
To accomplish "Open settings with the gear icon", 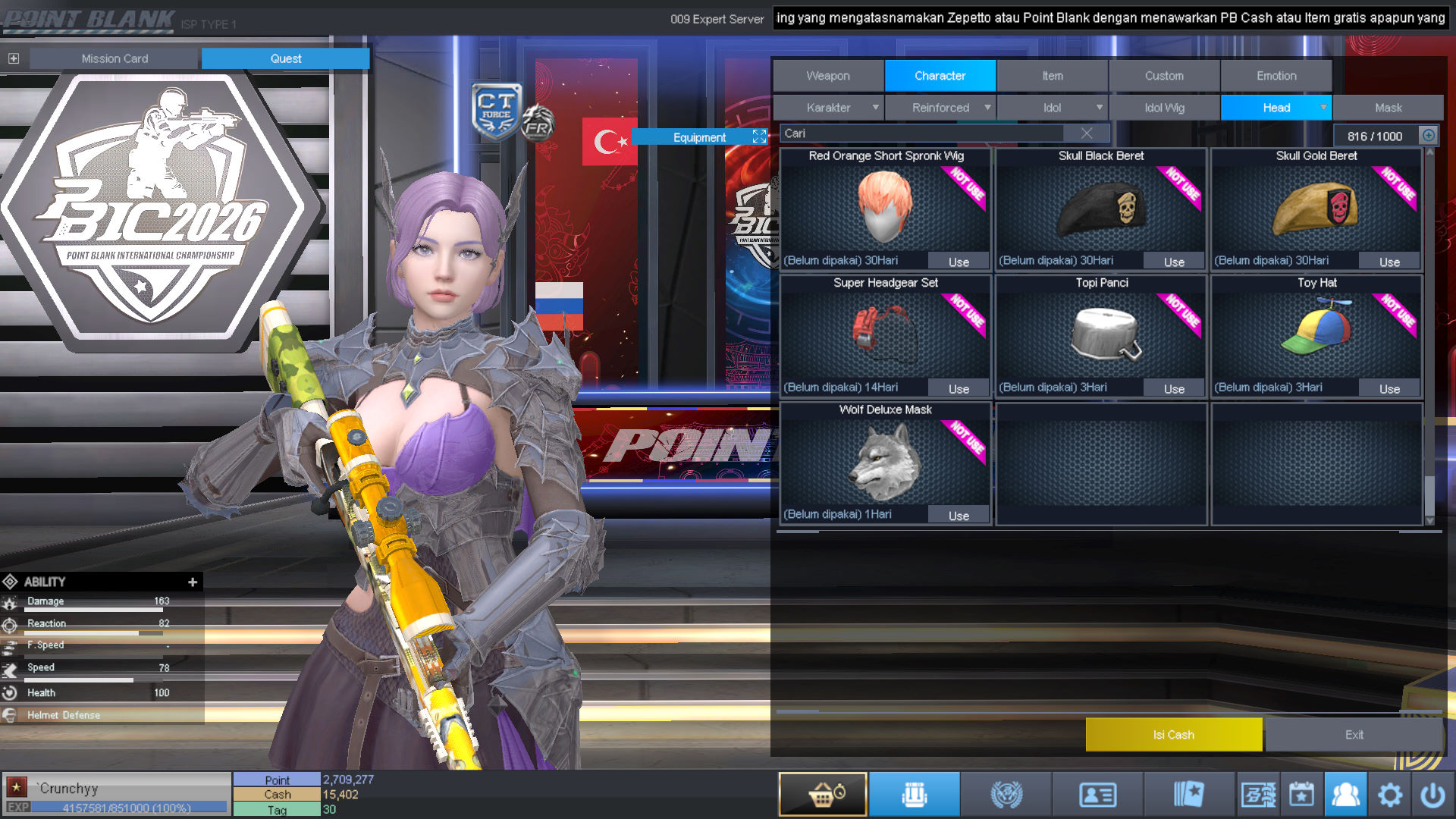I will click(x=1389, y=795).
